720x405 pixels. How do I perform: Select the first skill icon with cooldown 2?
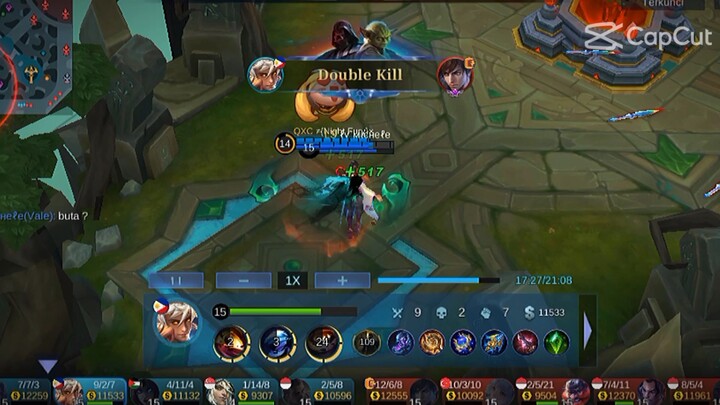point(232,343)
